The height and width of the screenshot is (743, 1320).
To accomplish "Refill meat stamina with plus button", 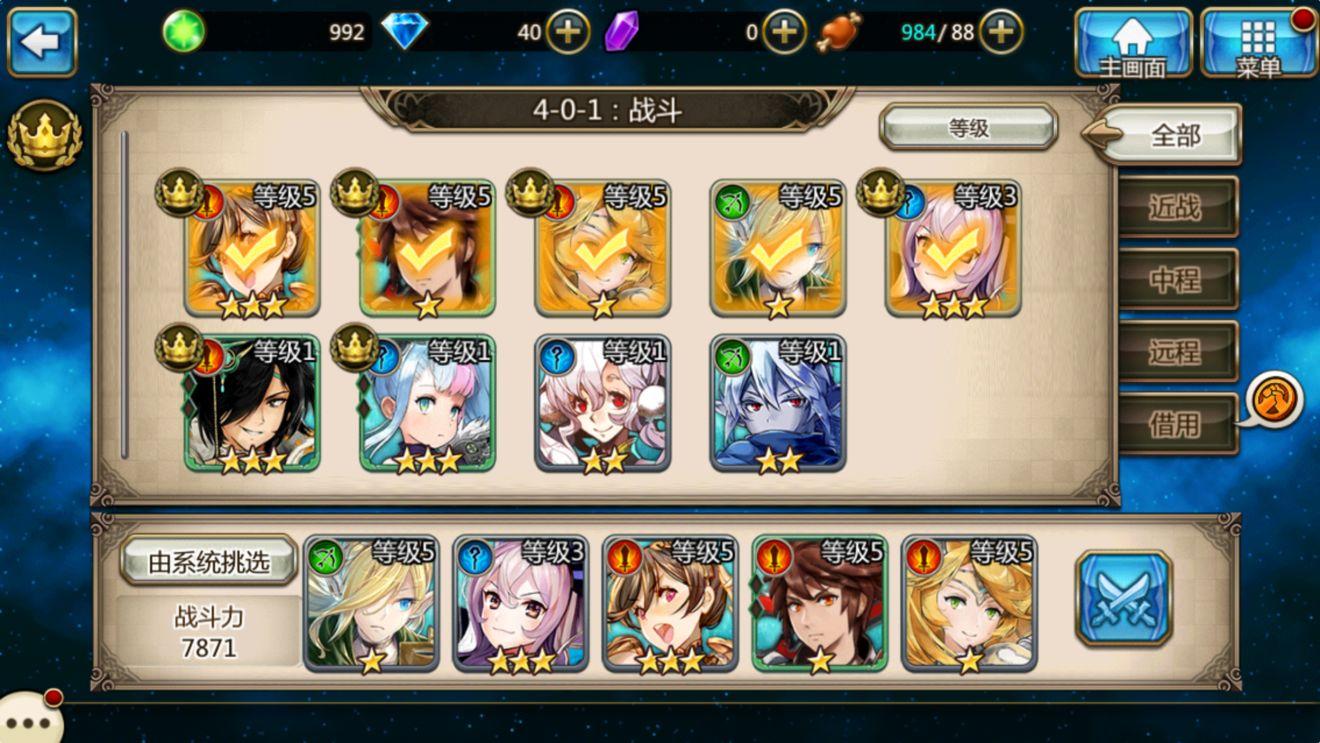I will click(x=1000, y=33).
